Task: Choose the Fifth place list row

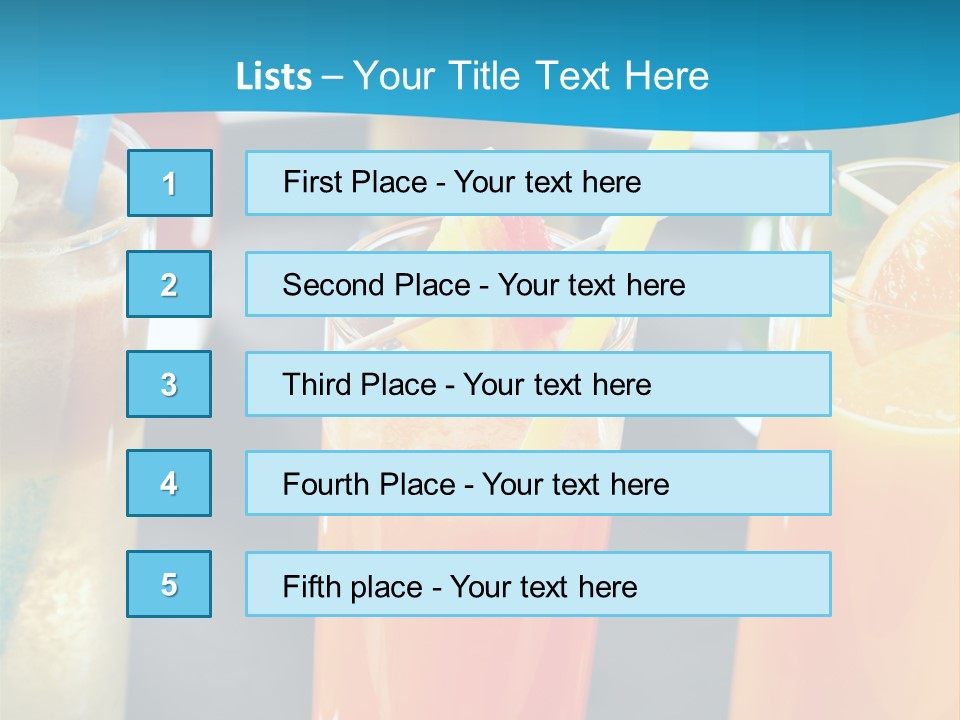Action: [538, 584]
